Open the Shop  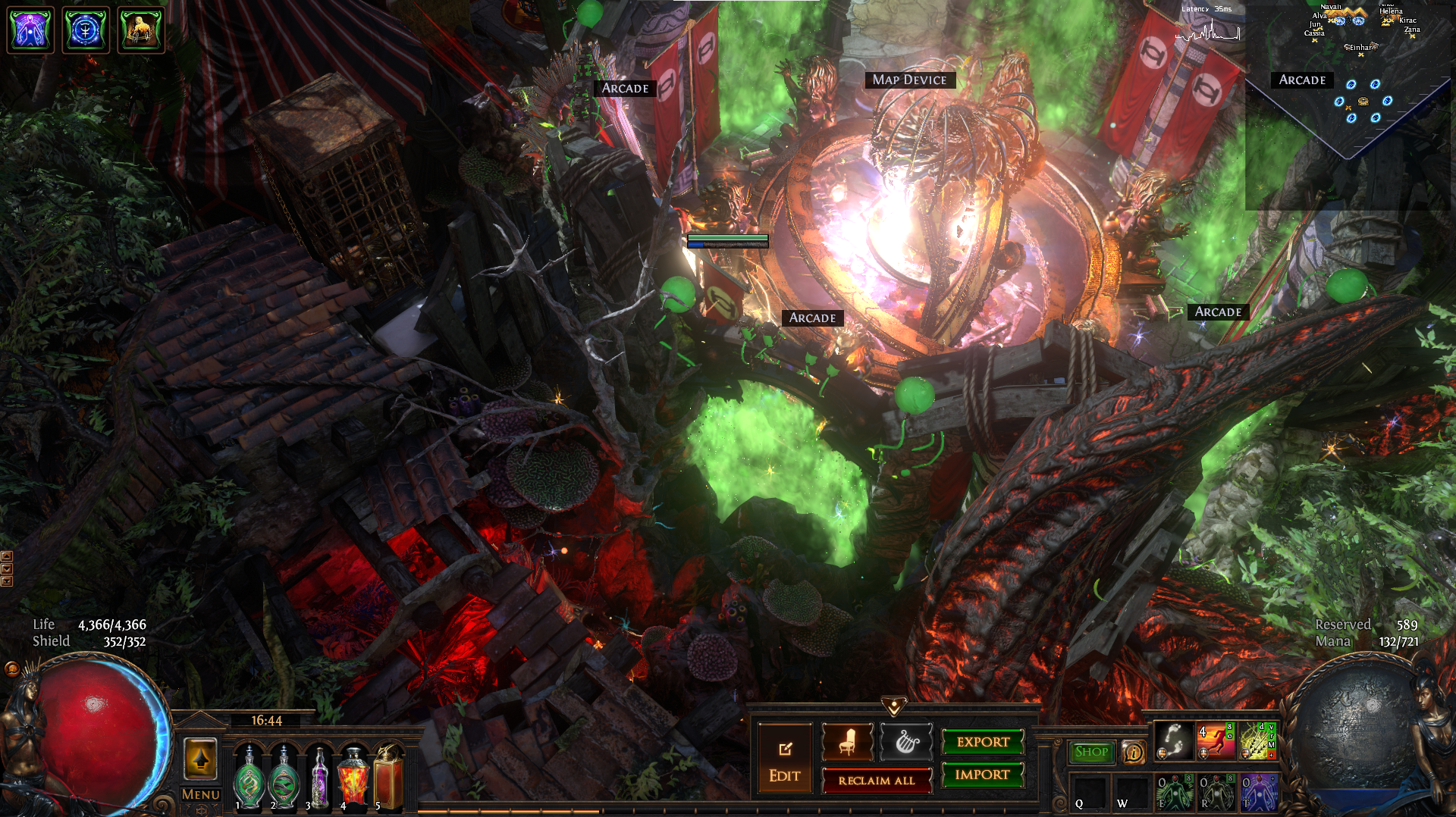pyautogui.click(x=1091, y=752)
